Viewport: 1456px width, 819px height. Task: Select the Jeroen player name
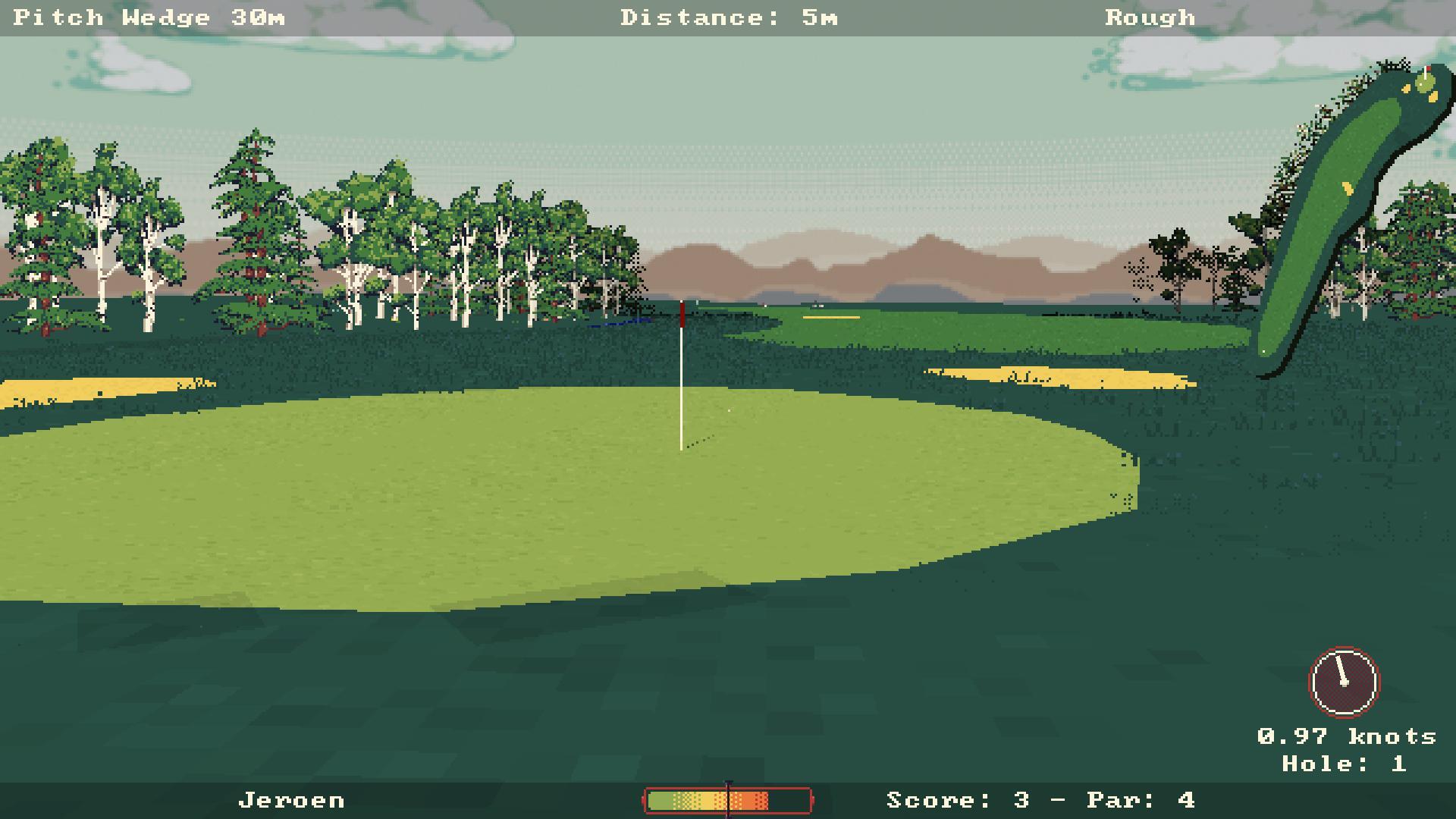point(292,799)
